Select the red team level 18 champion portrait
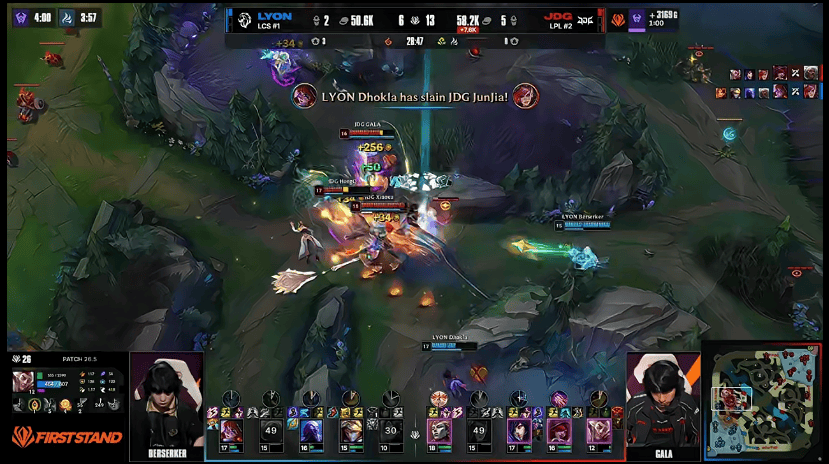 coord(439,431)
